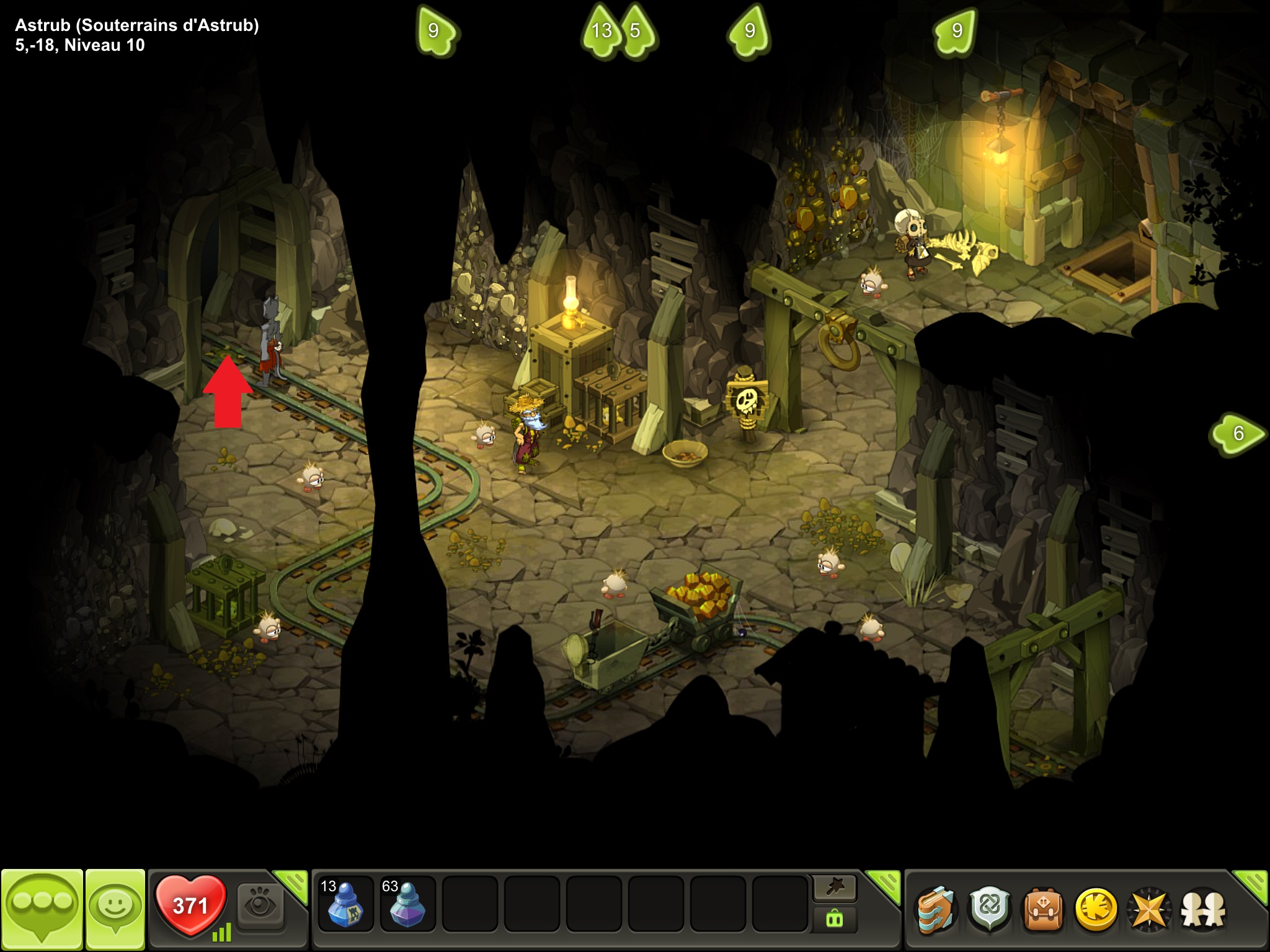This screenshot has width=1270, height=952.
Task: Use the blue potion with 13 charges
Action: tap(345, 904)
